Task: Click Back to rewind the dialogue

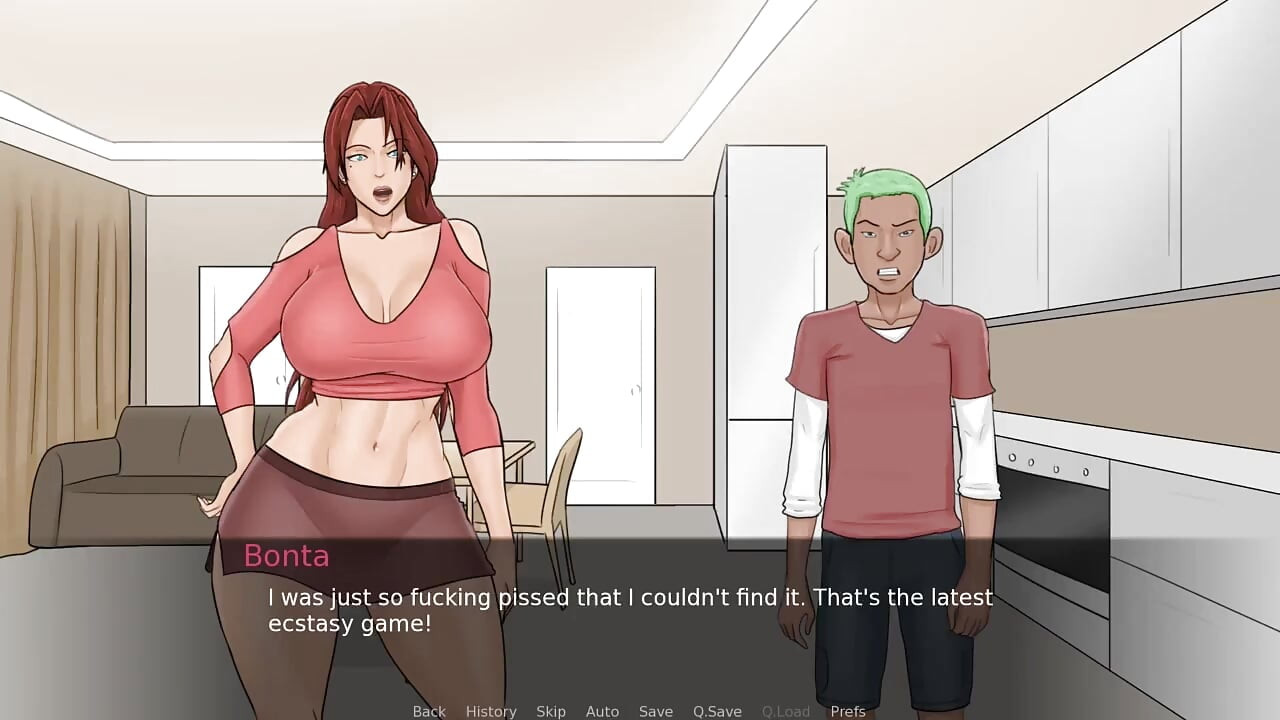Action: tap(428, 711)
